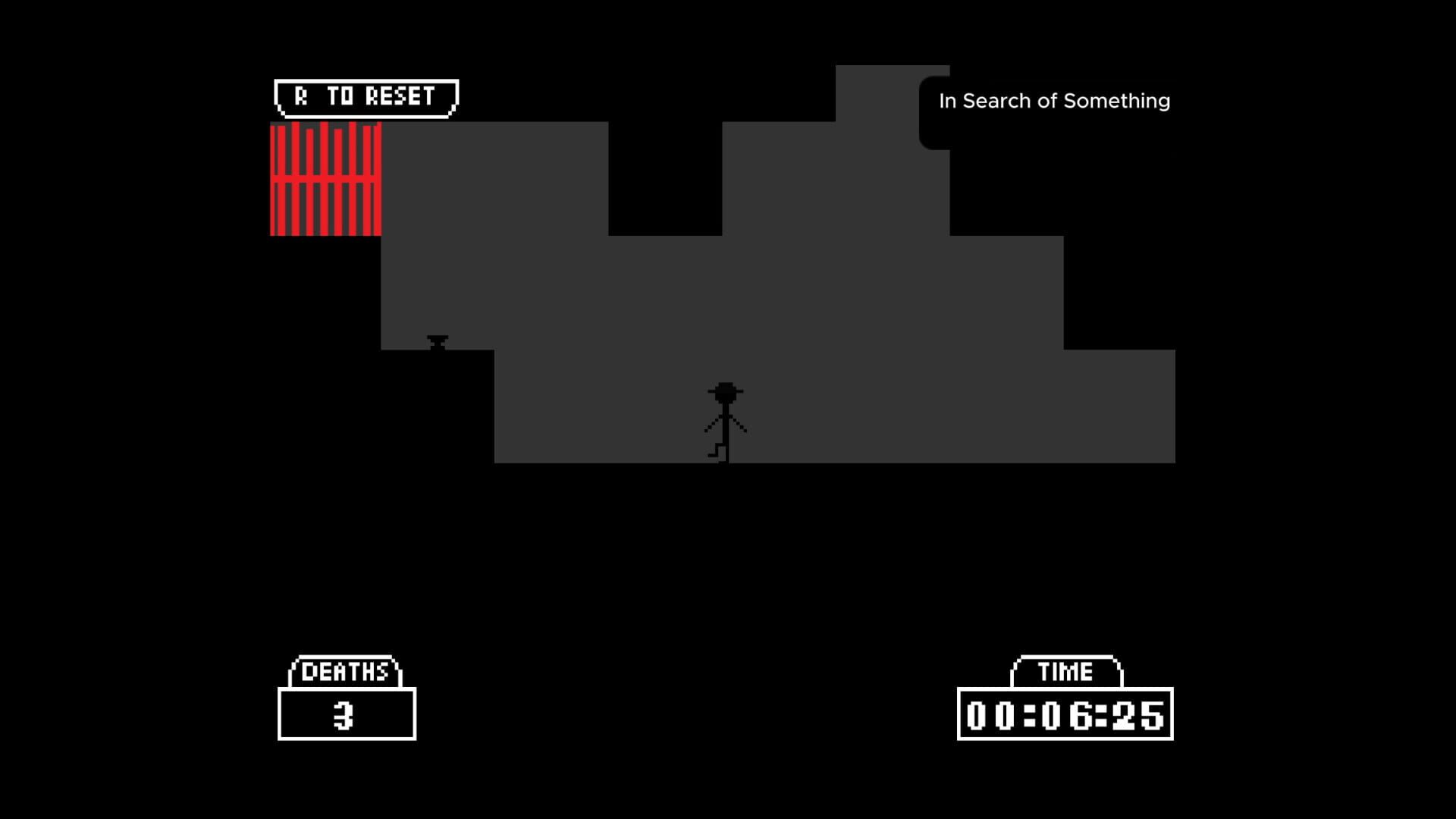Select the TIME header tab

[x=1065, y=670]
